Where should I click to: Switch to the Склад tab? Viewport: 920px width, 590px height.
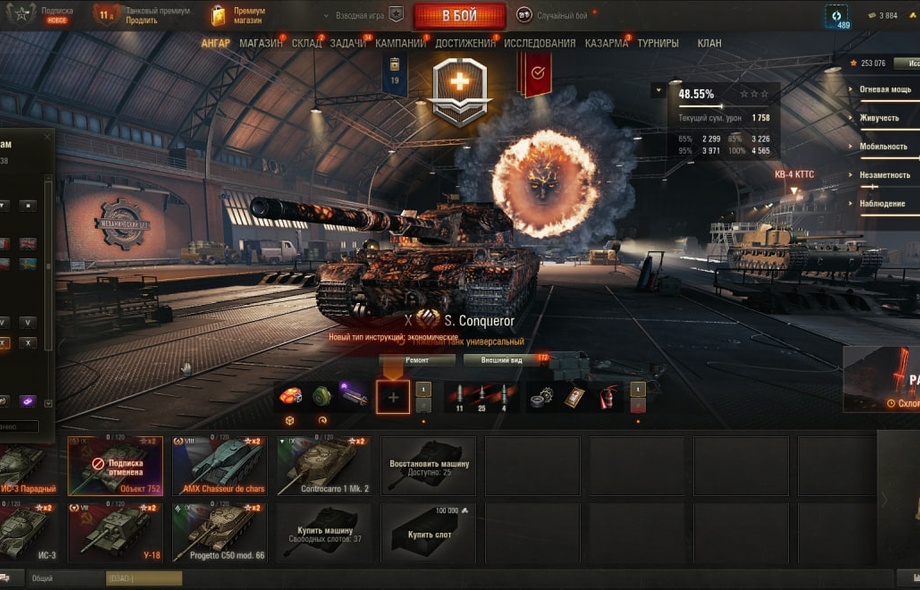[x=306, y=43]
